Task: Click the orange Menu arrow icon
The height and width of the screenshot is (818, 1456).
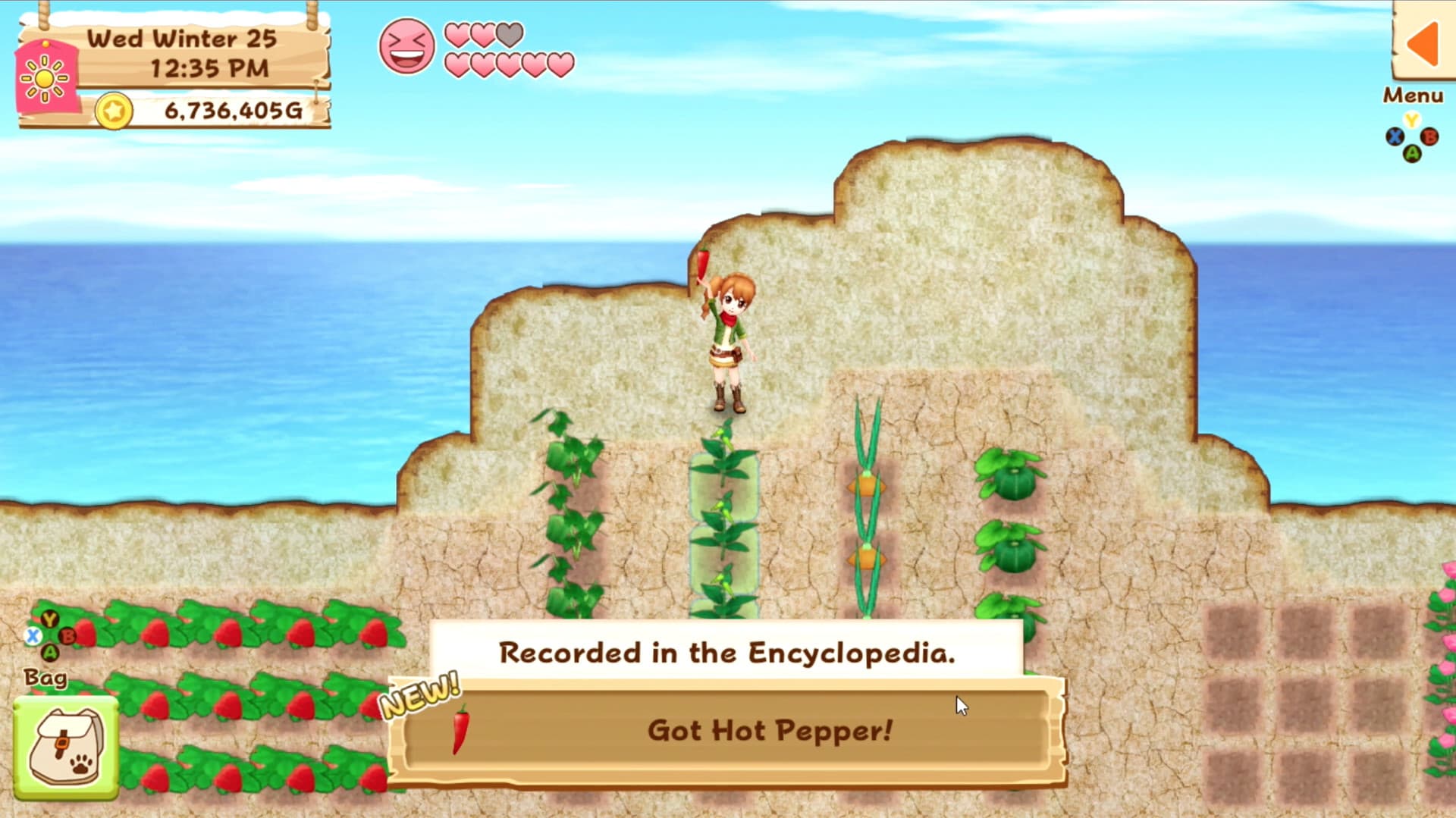Action: 1424,45
